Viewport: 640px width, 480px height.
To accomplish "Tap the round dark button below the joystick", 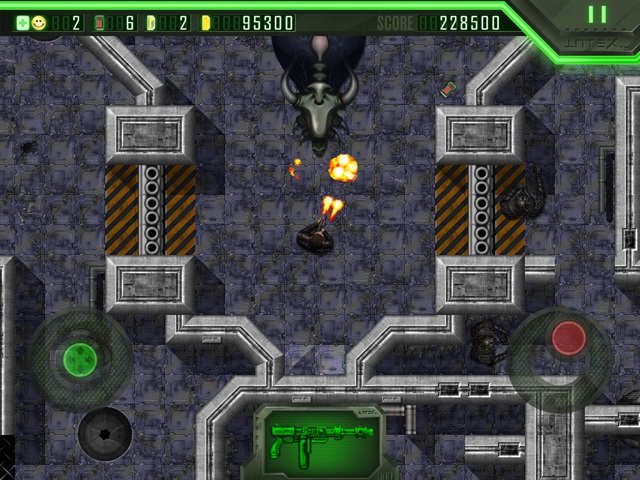I will [104, 433].
